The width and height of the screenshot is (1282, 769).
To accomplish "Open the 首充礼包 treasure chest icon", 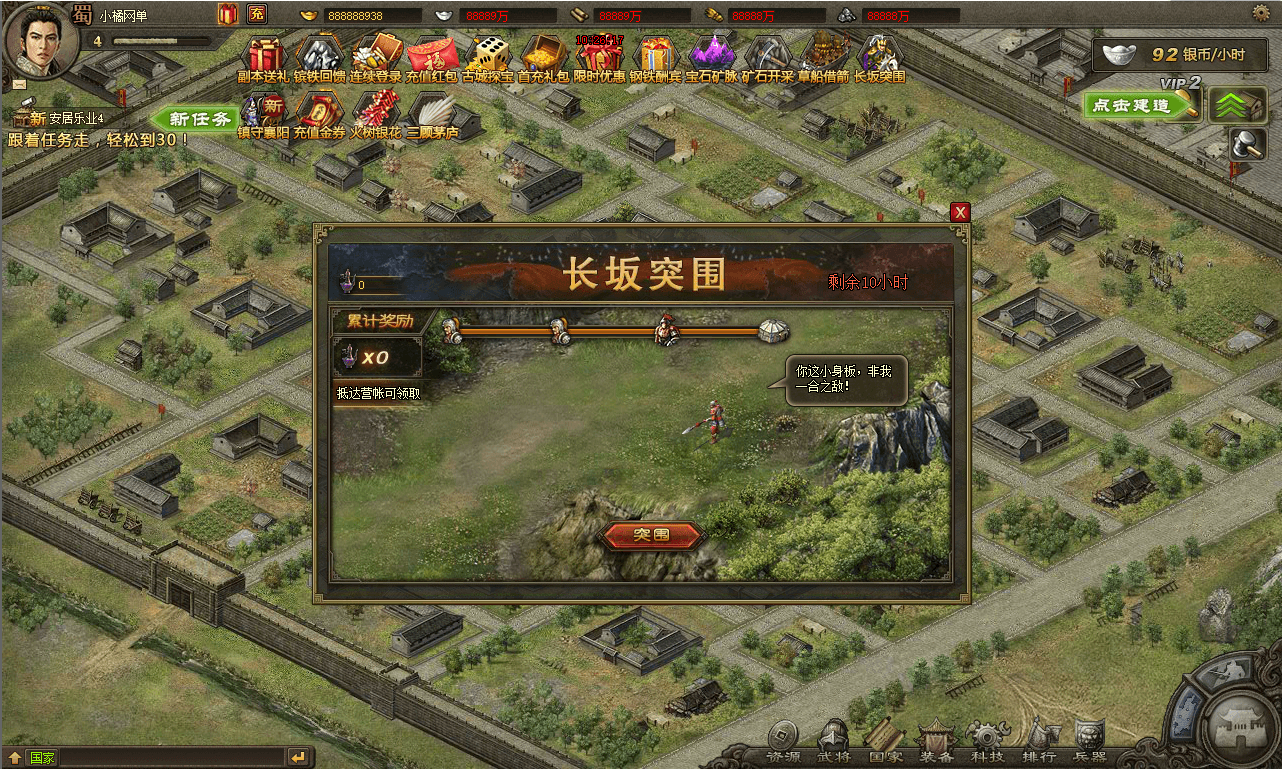I will click(x=542, y=57).
